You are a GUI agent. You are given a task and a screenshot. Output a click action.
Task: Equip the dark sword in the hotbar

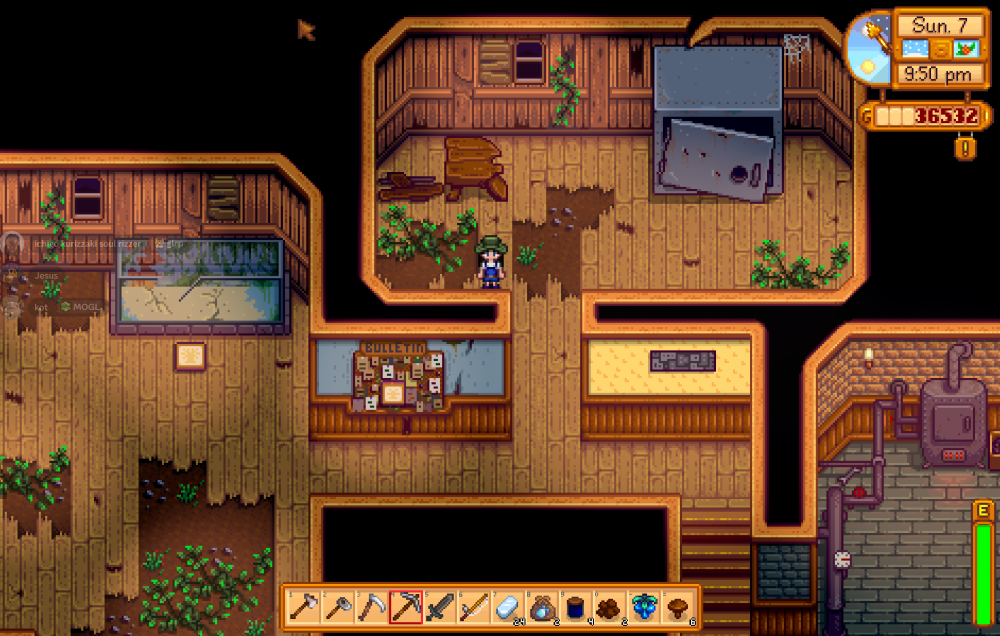pos(439,607)
